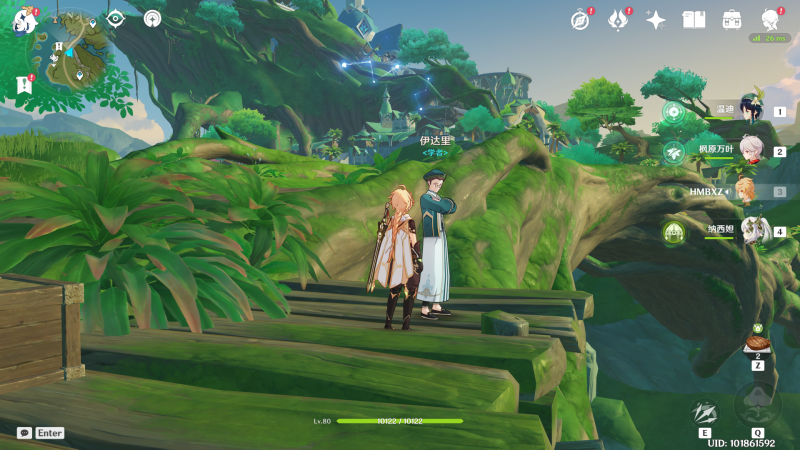
Task: Open the Paimon menu
Action: tap(23, 20)
